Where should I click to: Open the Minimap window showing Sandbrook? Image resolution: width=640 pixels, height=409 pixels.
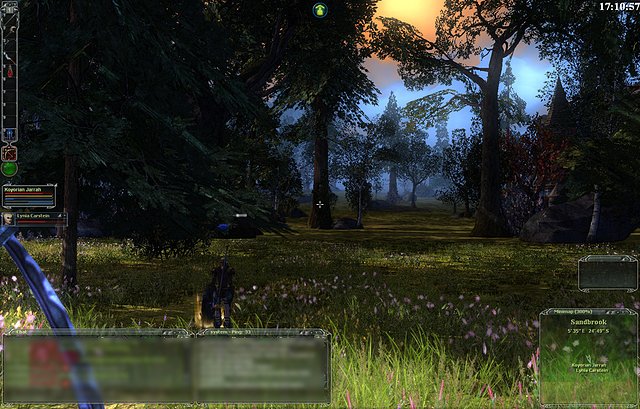[x=588, y=355]
